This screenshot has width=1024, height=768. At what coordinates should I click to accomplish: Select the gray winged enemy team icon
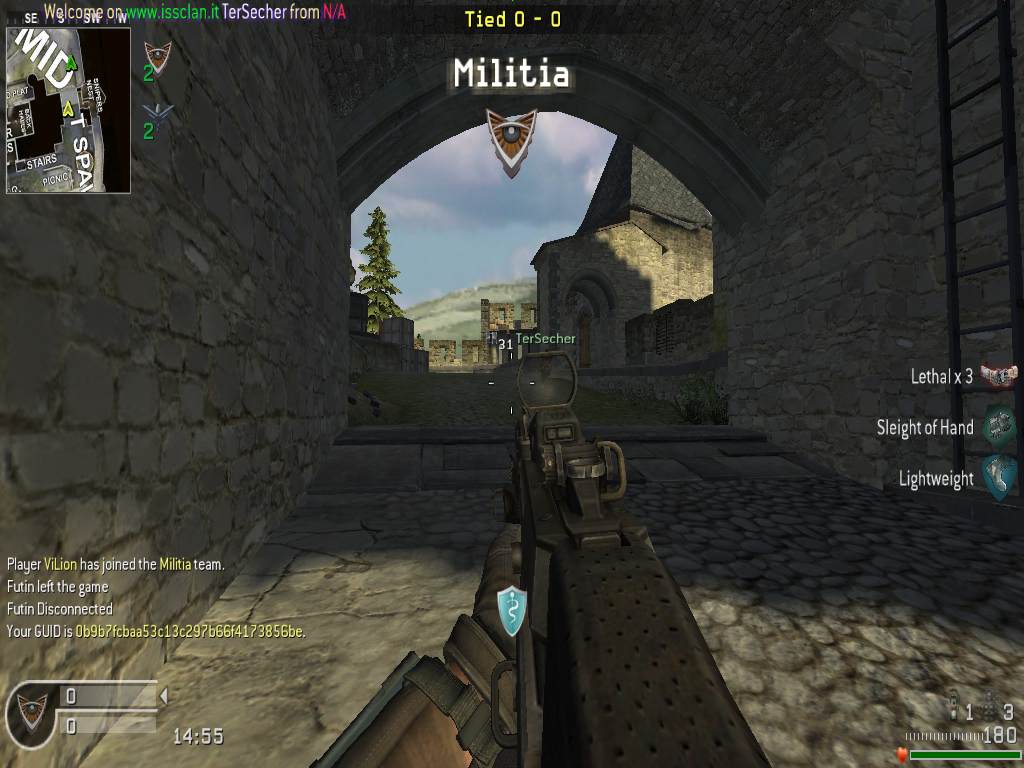tap(156, 116)
